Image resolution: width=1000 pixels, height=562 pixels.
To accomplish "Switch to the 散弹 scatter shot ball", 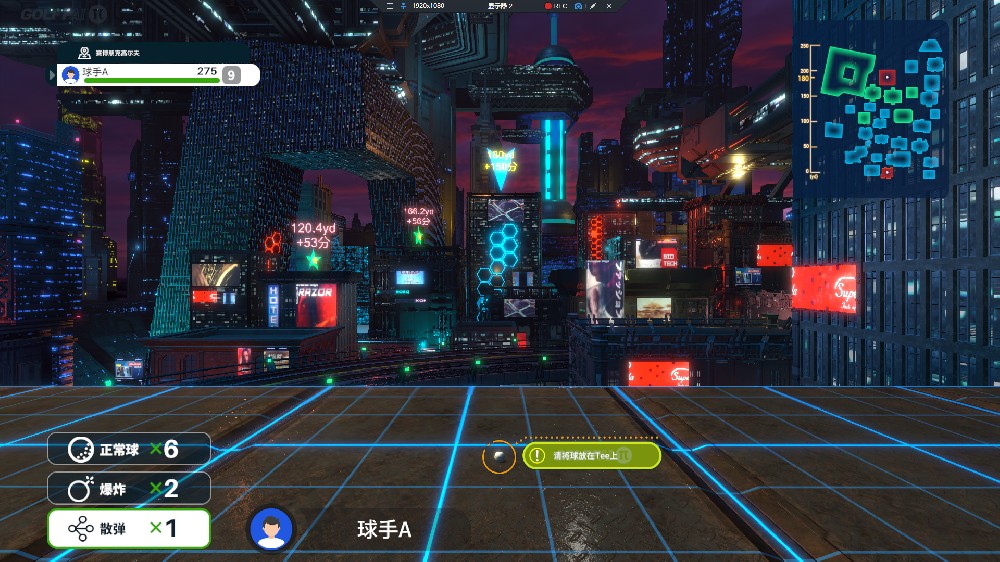I will click(129, 528).
